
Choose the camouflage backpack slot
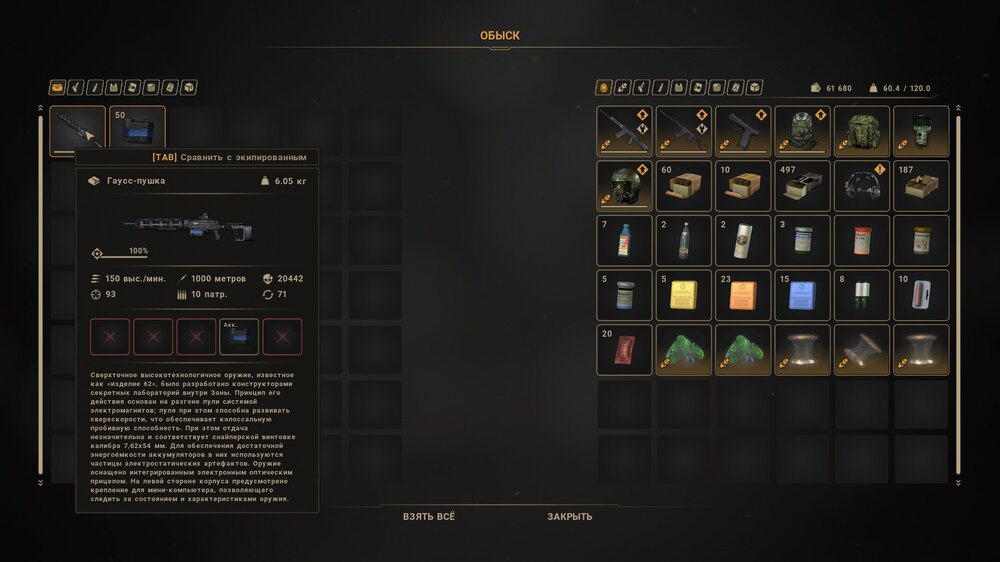click(862, 131)
